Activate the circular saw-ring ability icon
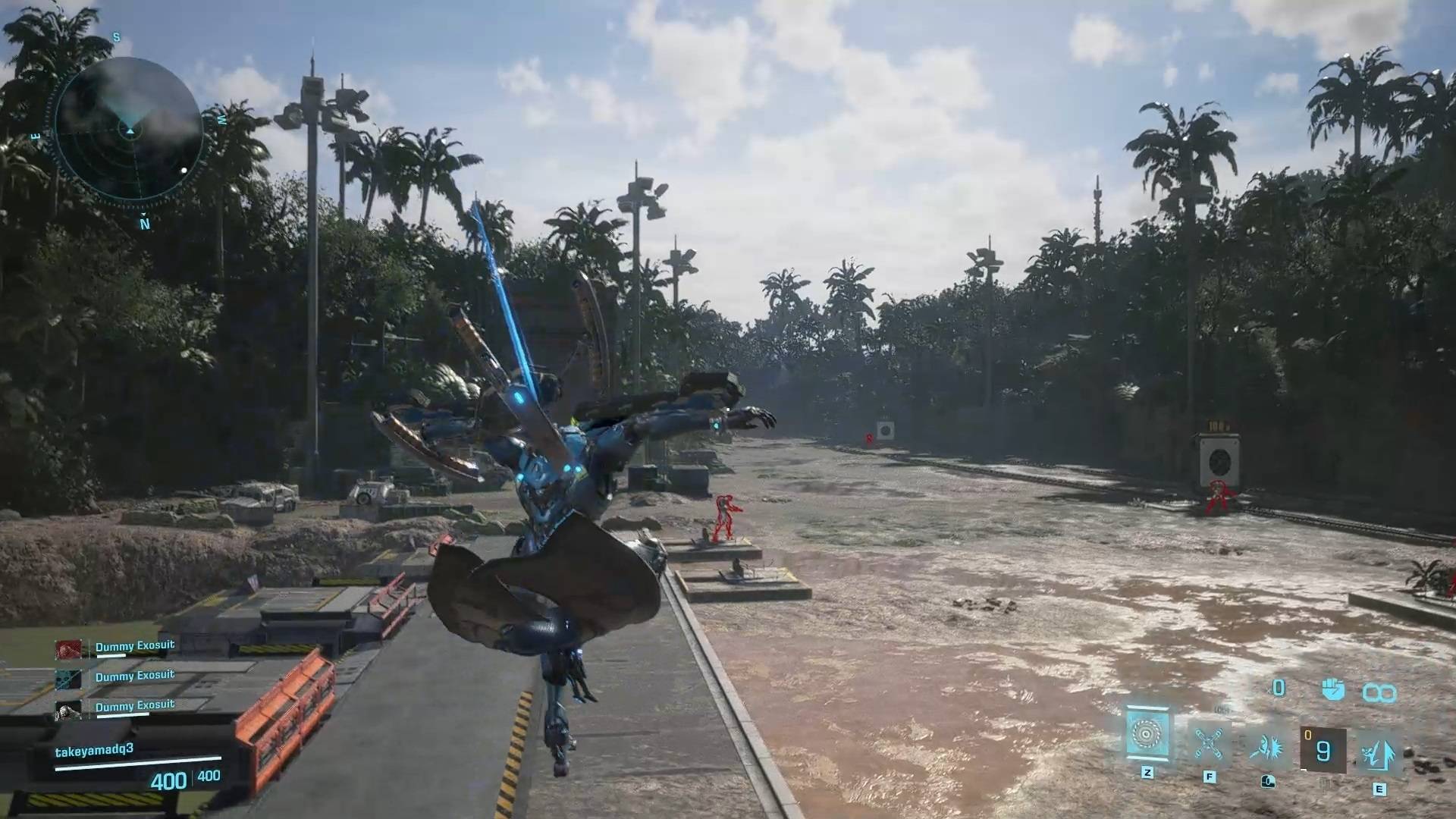Screen dimensions: 1456x819 click(1147, 733)
